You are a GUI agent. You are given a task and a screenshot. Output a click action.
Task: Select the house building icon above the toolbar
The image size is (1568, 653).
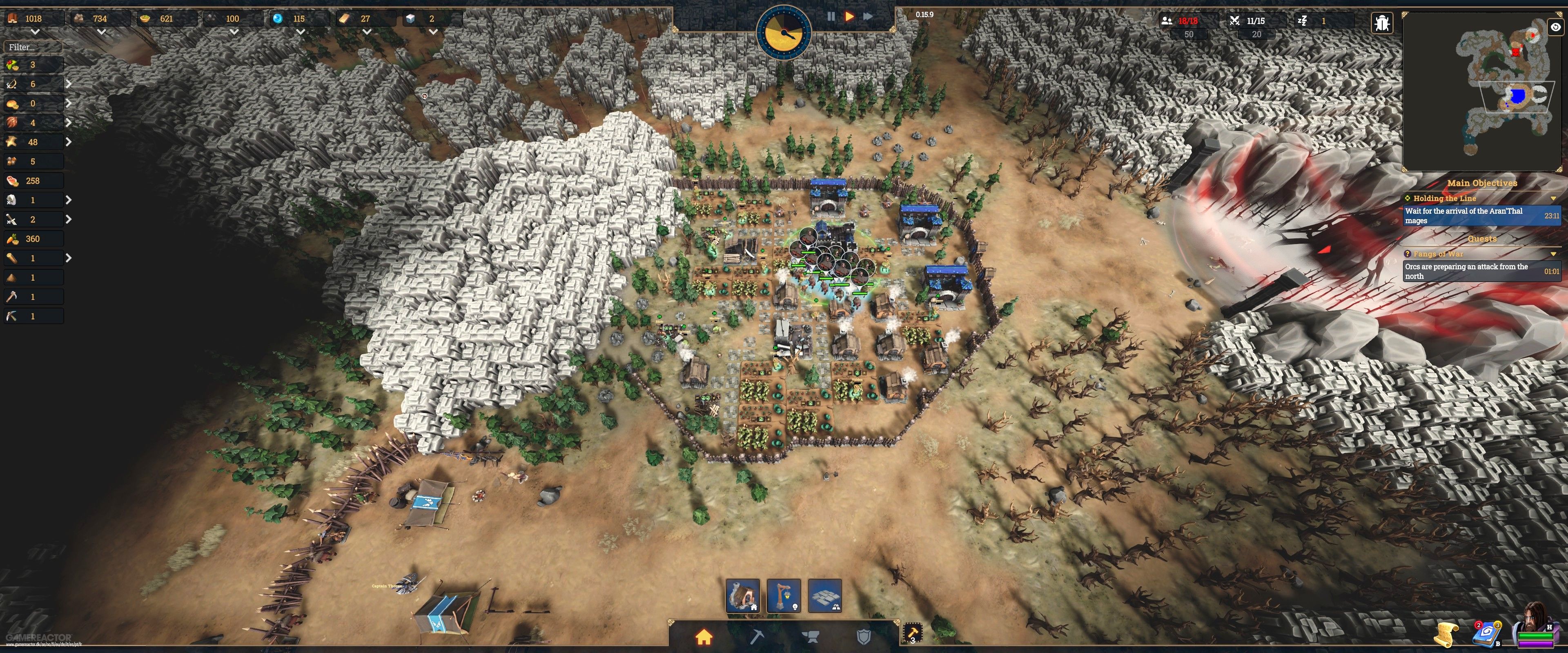click(743, 596)
